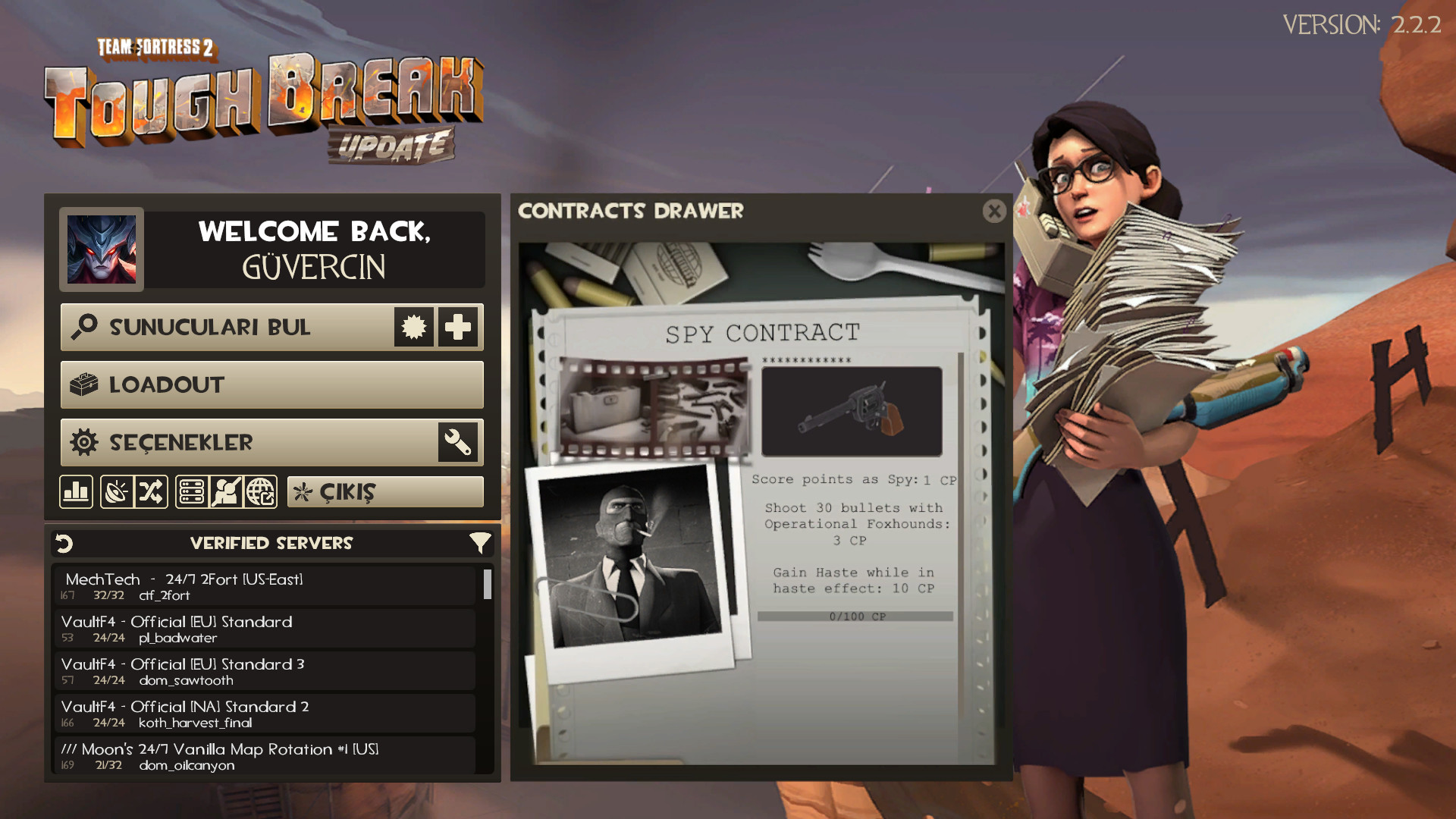Refresh the verified servers list

pyautogui.click(x=64, y=543)
